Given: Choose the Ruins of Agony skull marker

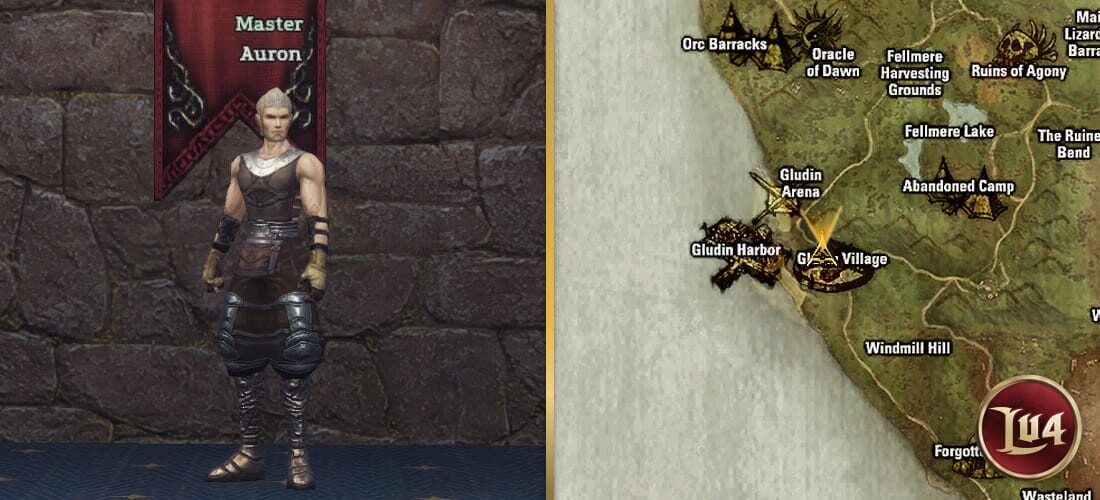Looking at the screenshot, I should click(x=1025, y=45).
